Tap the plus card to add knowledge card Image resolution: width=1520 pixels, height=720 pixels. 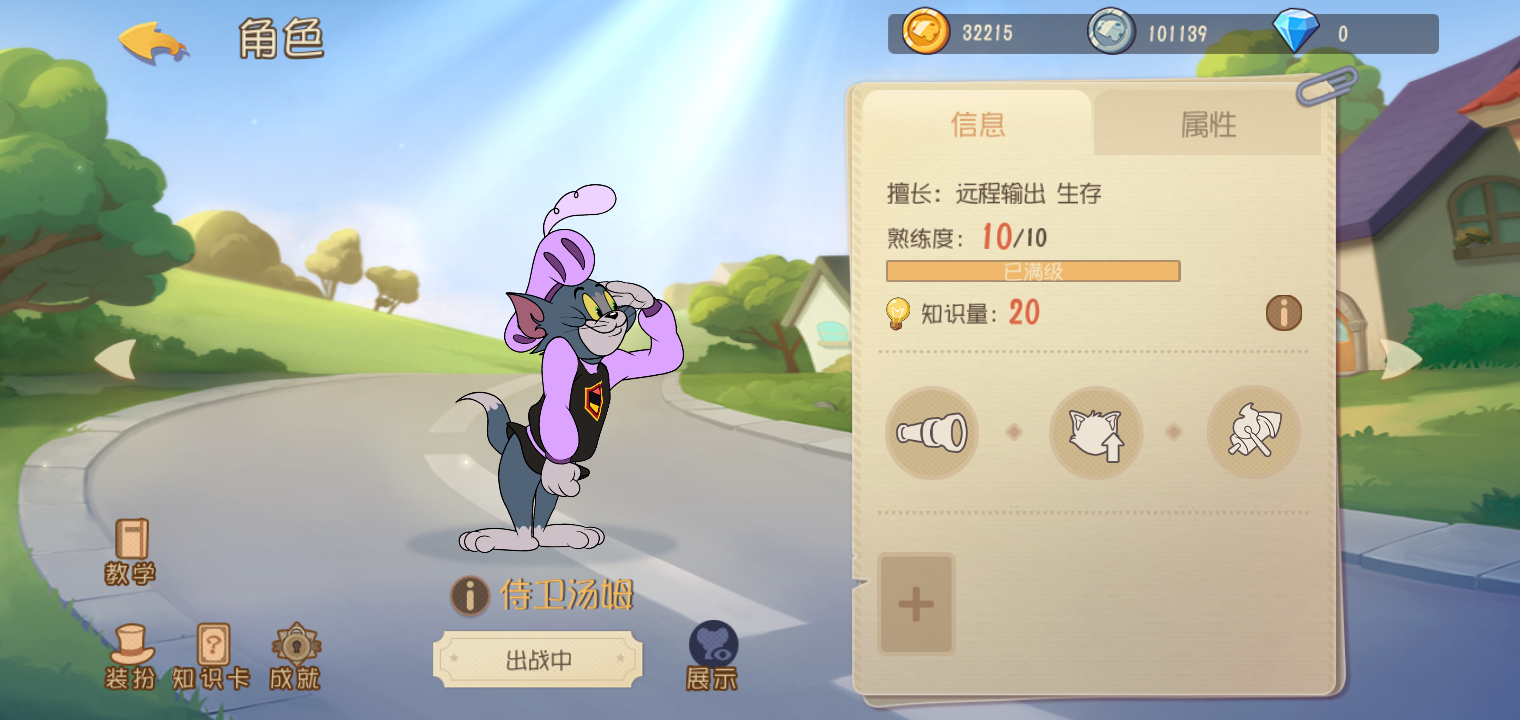point(914,602)
